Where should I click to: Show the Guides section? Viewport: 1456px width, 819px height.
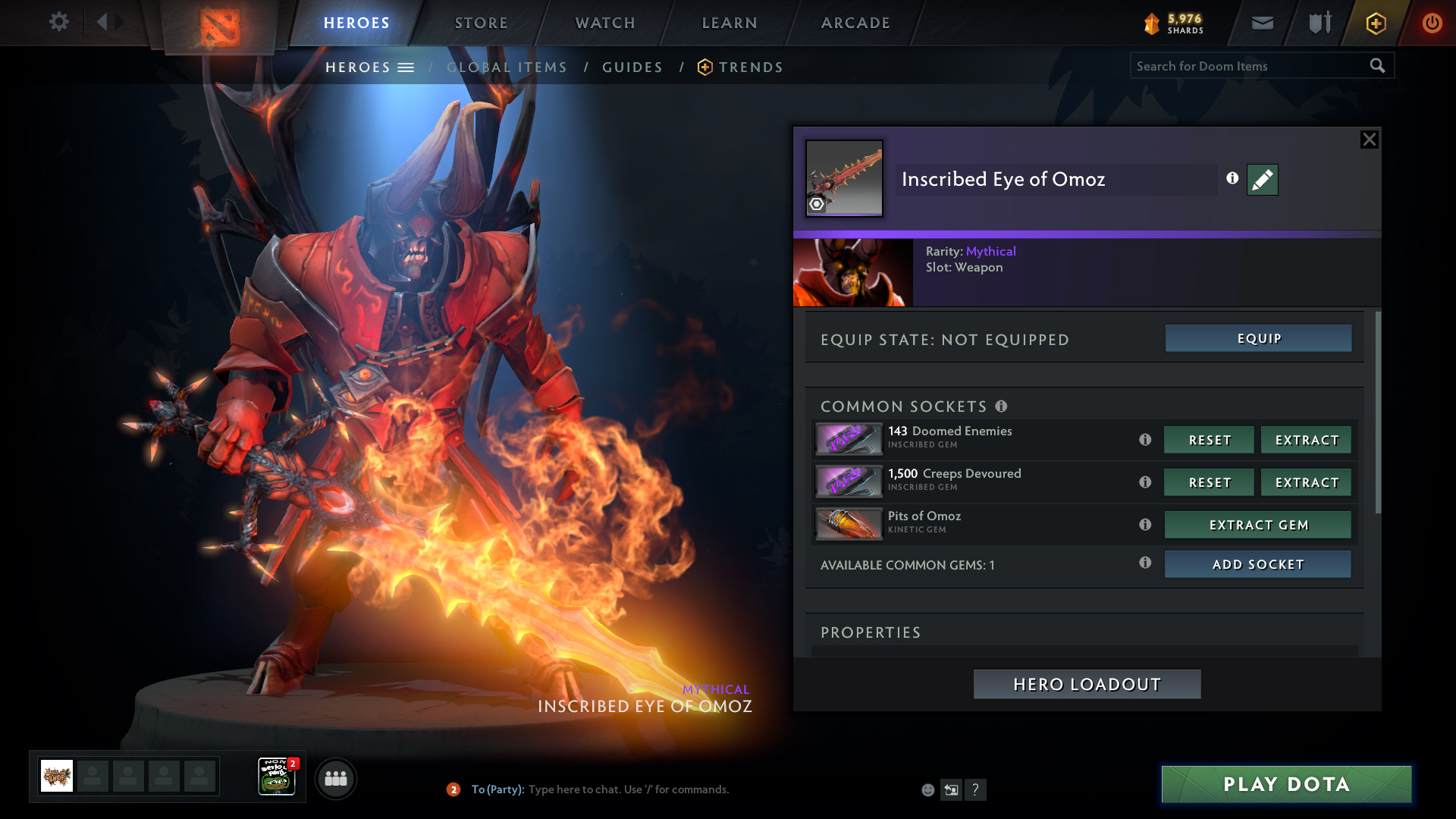pos(632,67)
